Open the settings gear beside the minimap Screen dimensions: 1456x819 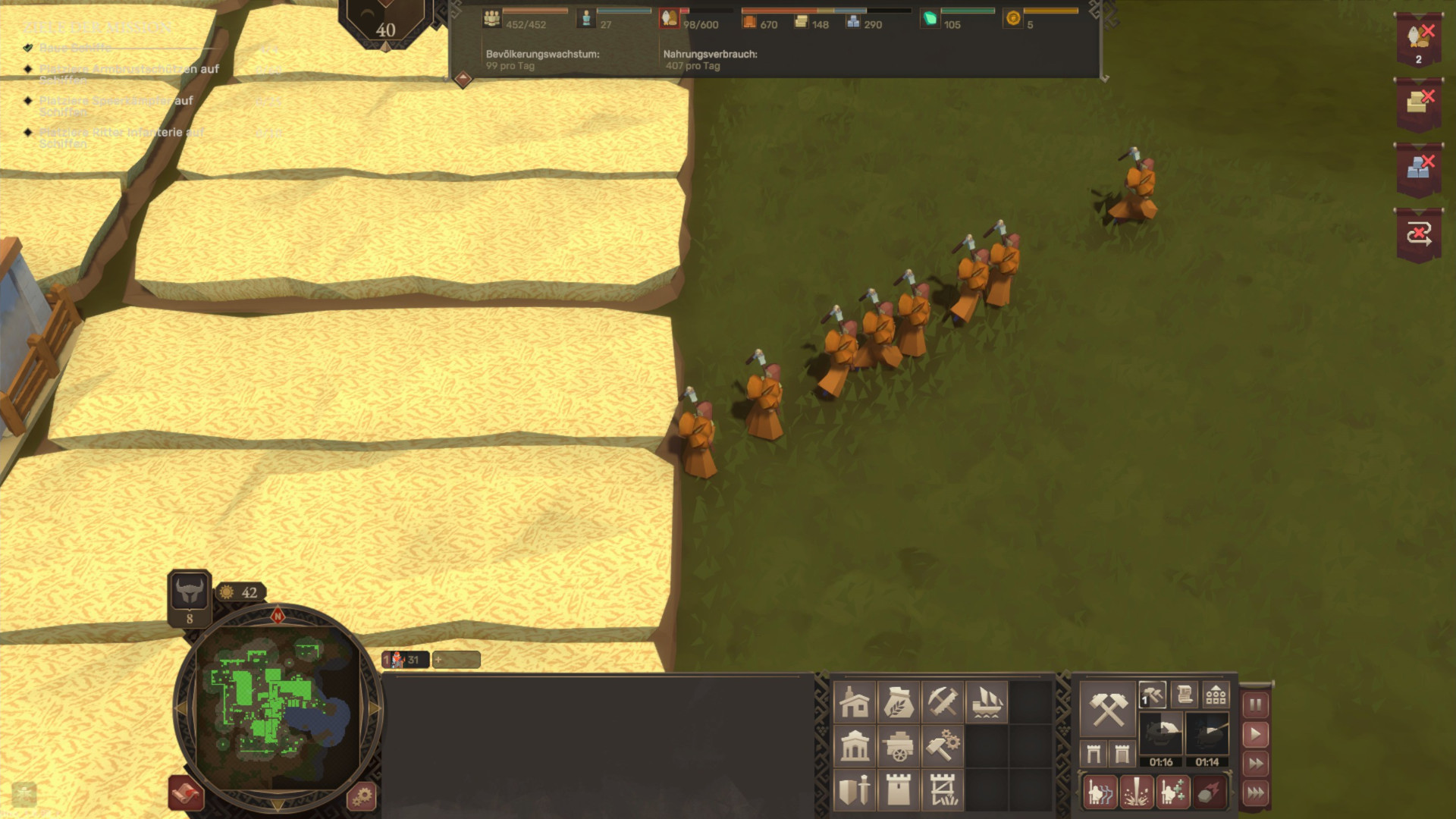(362, 796)
